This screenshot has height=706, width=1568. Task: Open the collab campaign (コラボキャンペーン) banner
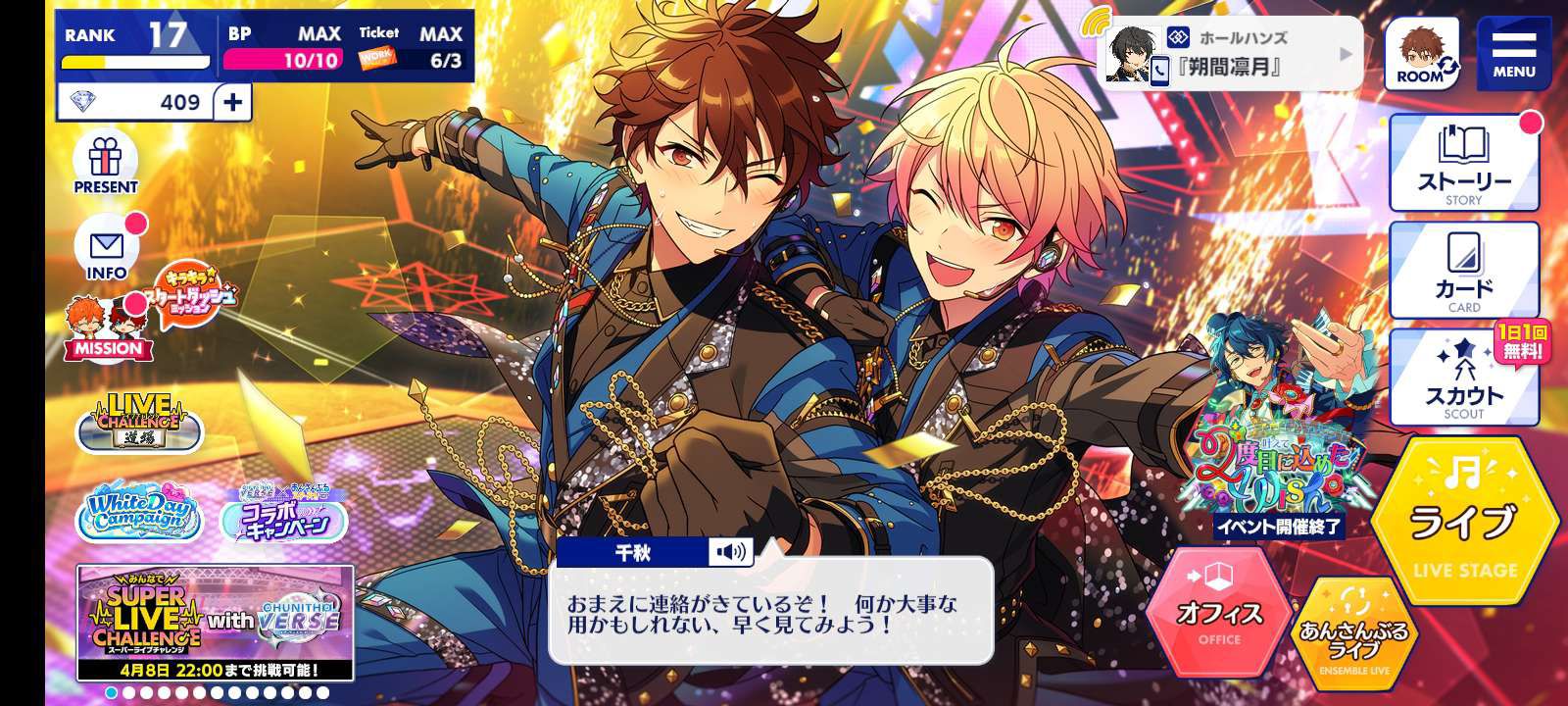tap(284, 514)
